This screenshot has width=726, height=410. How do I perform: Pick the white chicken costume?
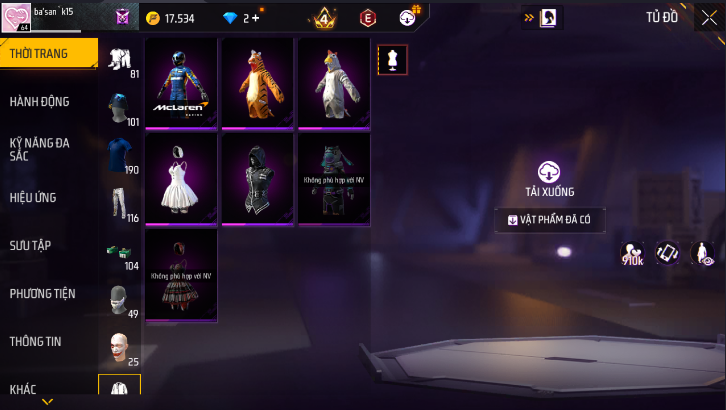tap(333, 84)
